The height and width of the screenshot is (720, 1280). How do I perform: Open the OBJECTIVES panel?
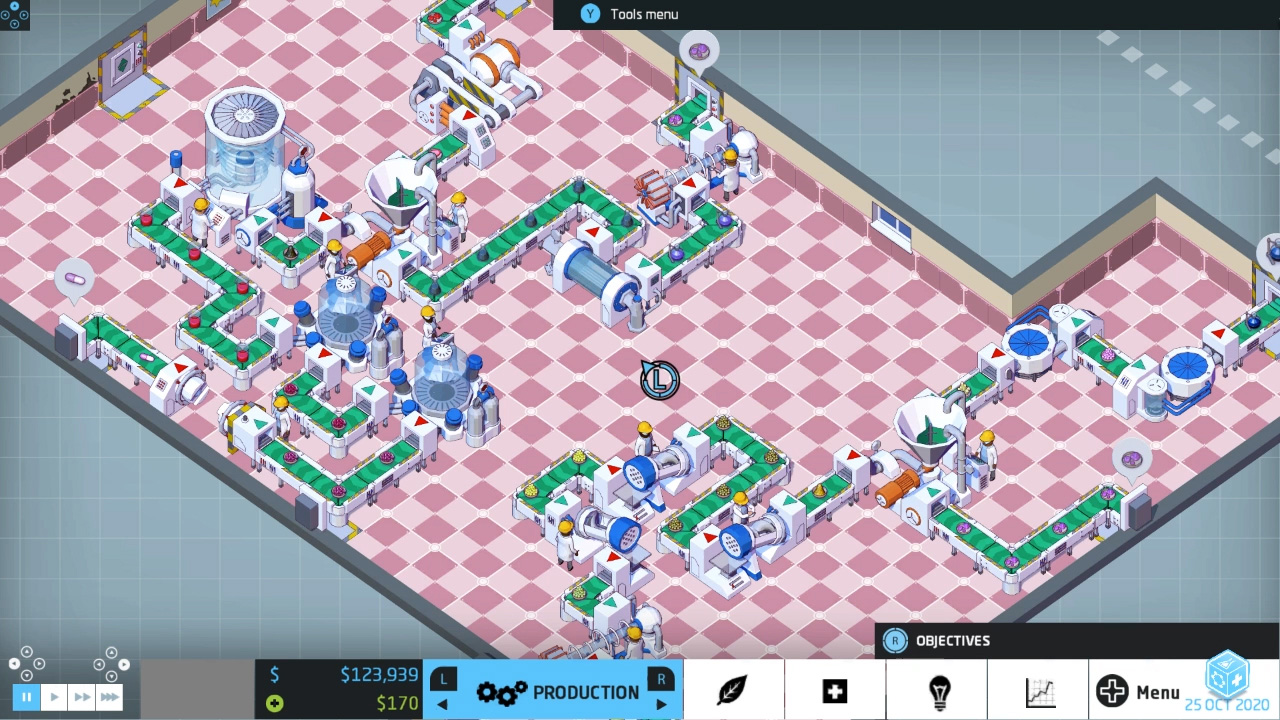tap(950, 640)
